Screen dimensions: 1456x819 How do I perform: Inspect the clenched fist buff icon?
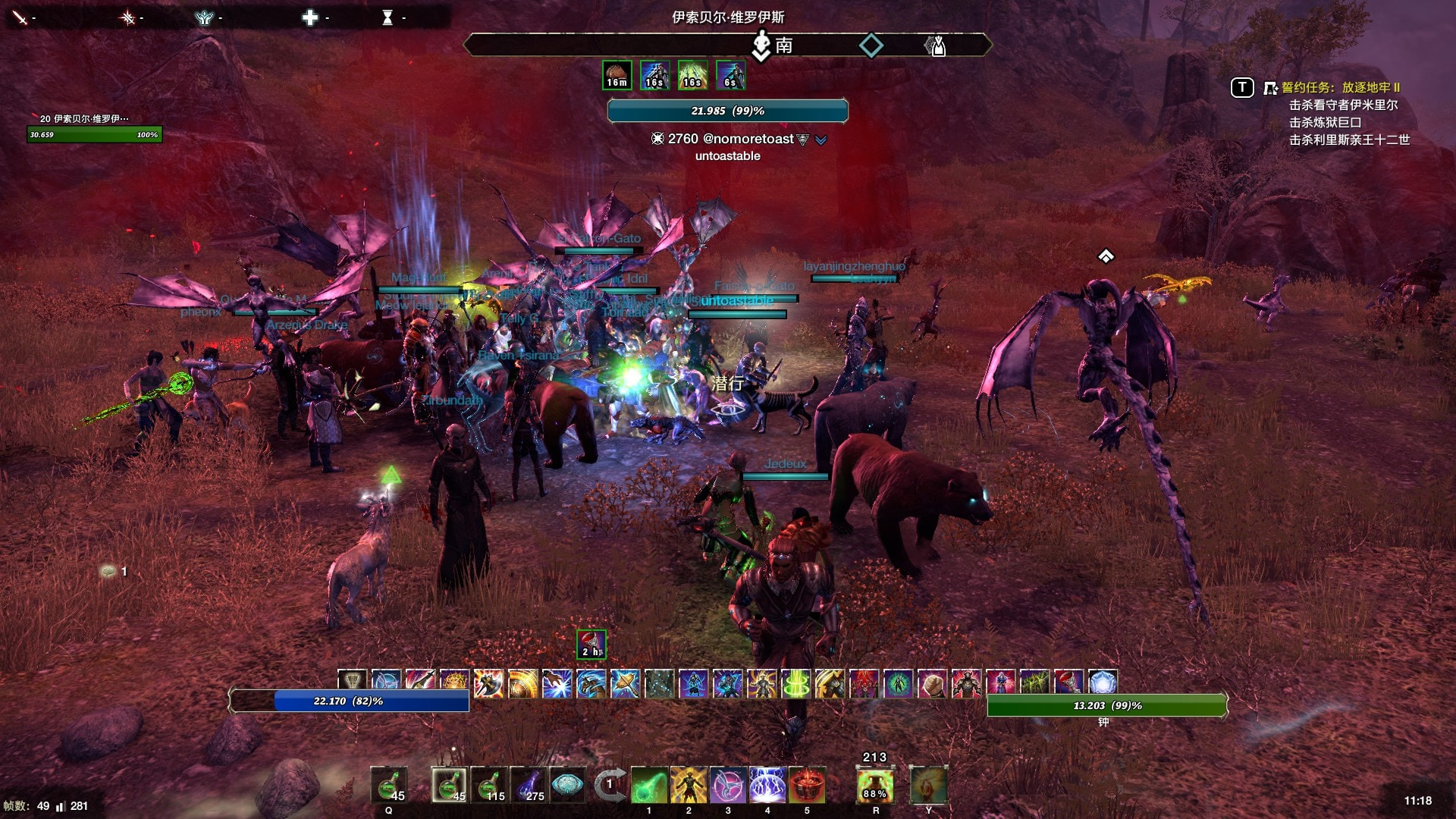[932, 683]
